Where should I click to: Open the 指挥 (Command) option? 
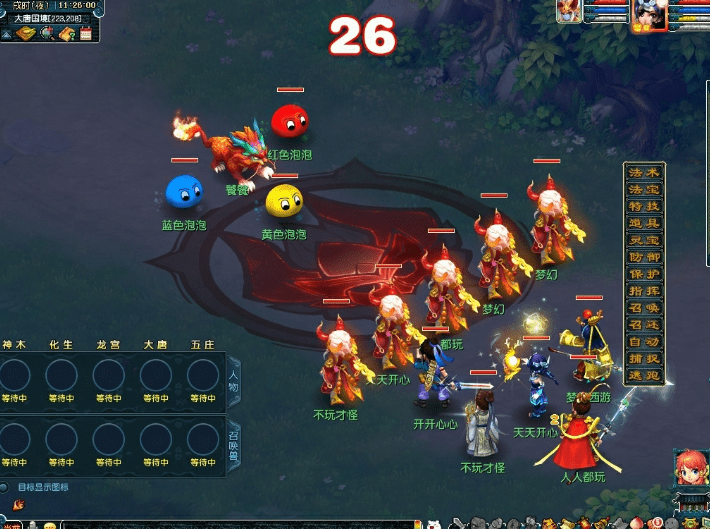(x=644, y=291)
